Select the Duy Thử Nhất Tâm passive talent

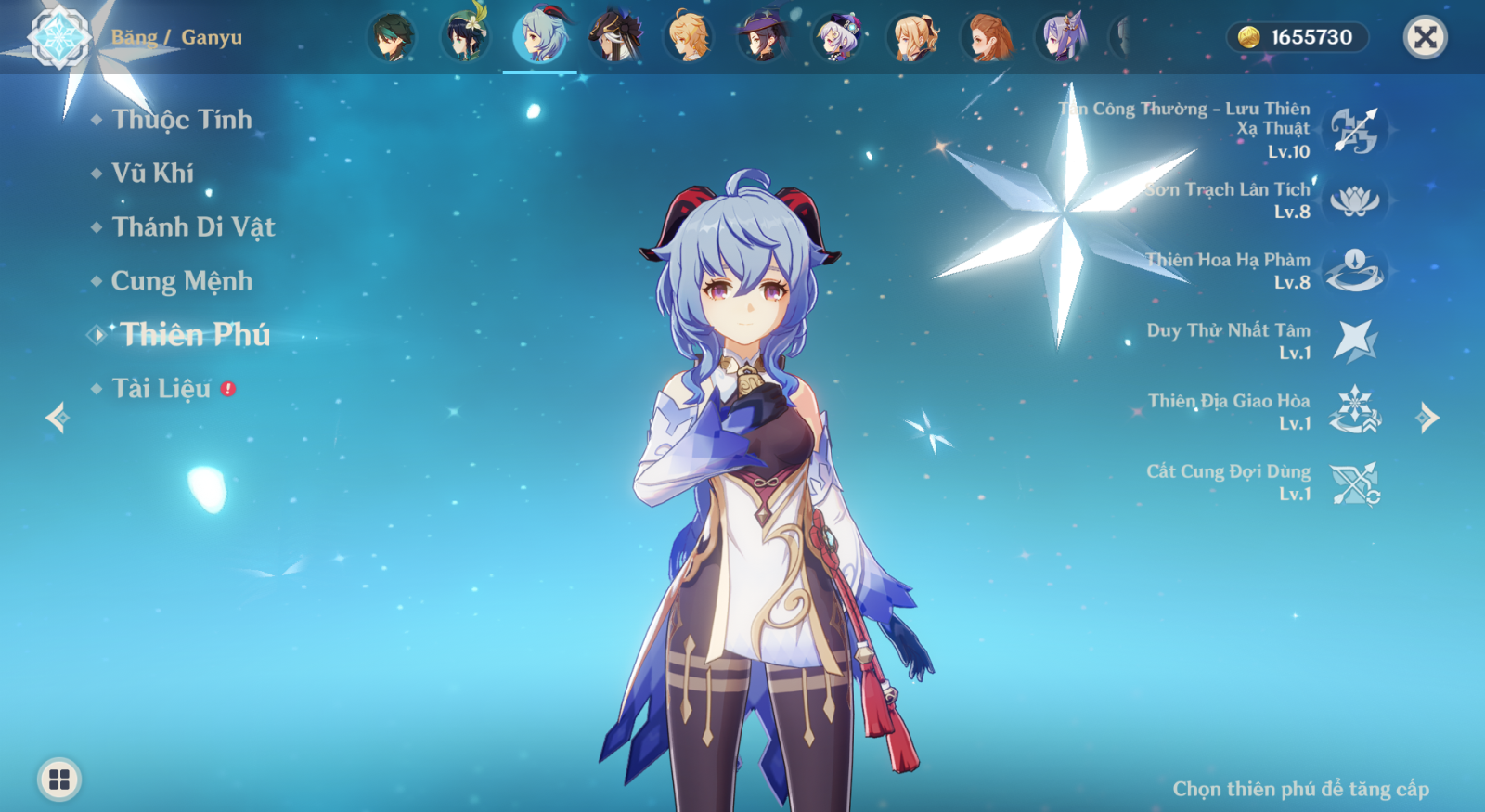pos(1354,342)
